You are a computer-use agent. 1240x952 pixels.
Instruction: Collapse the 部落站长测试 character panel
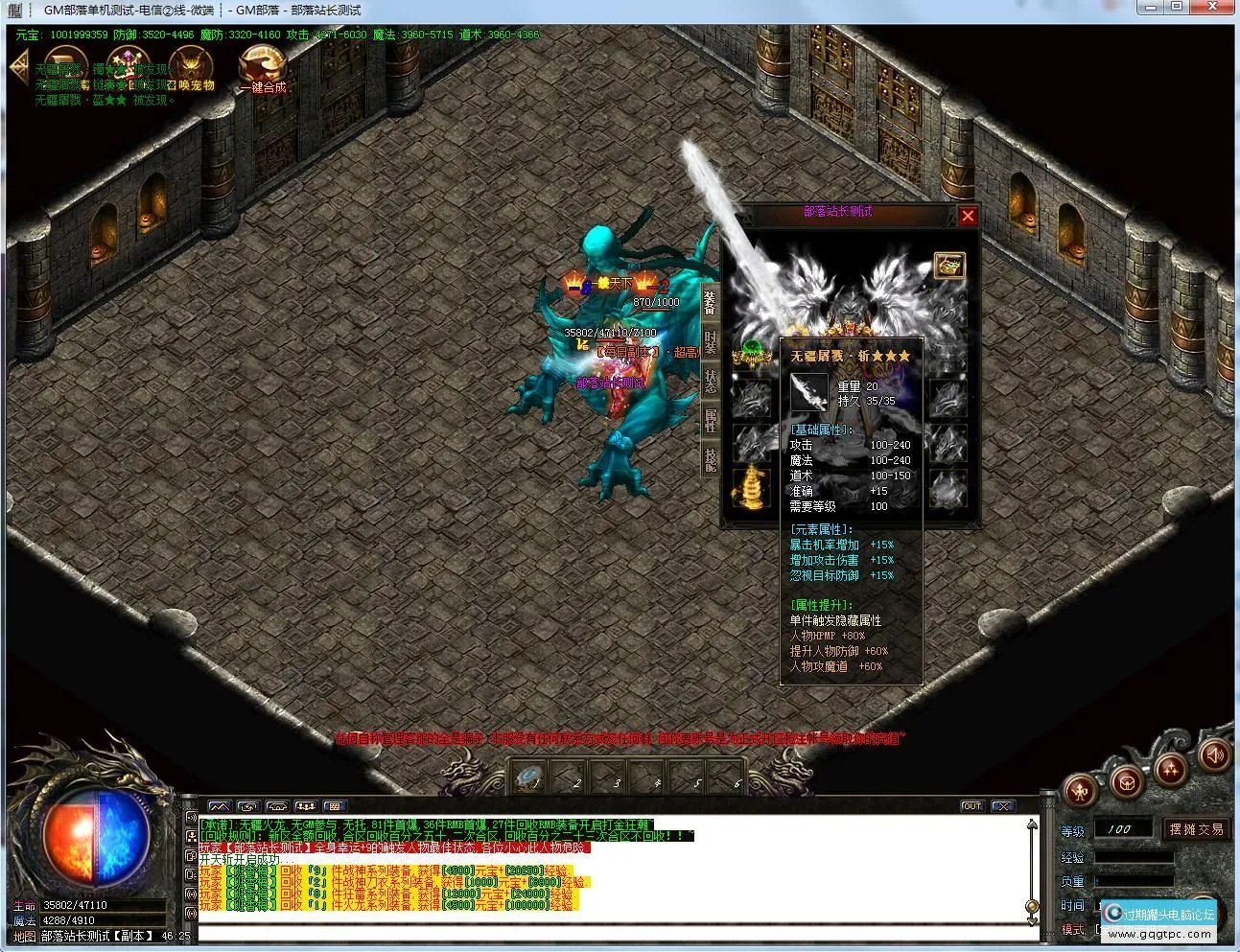[x=968, y=216]
